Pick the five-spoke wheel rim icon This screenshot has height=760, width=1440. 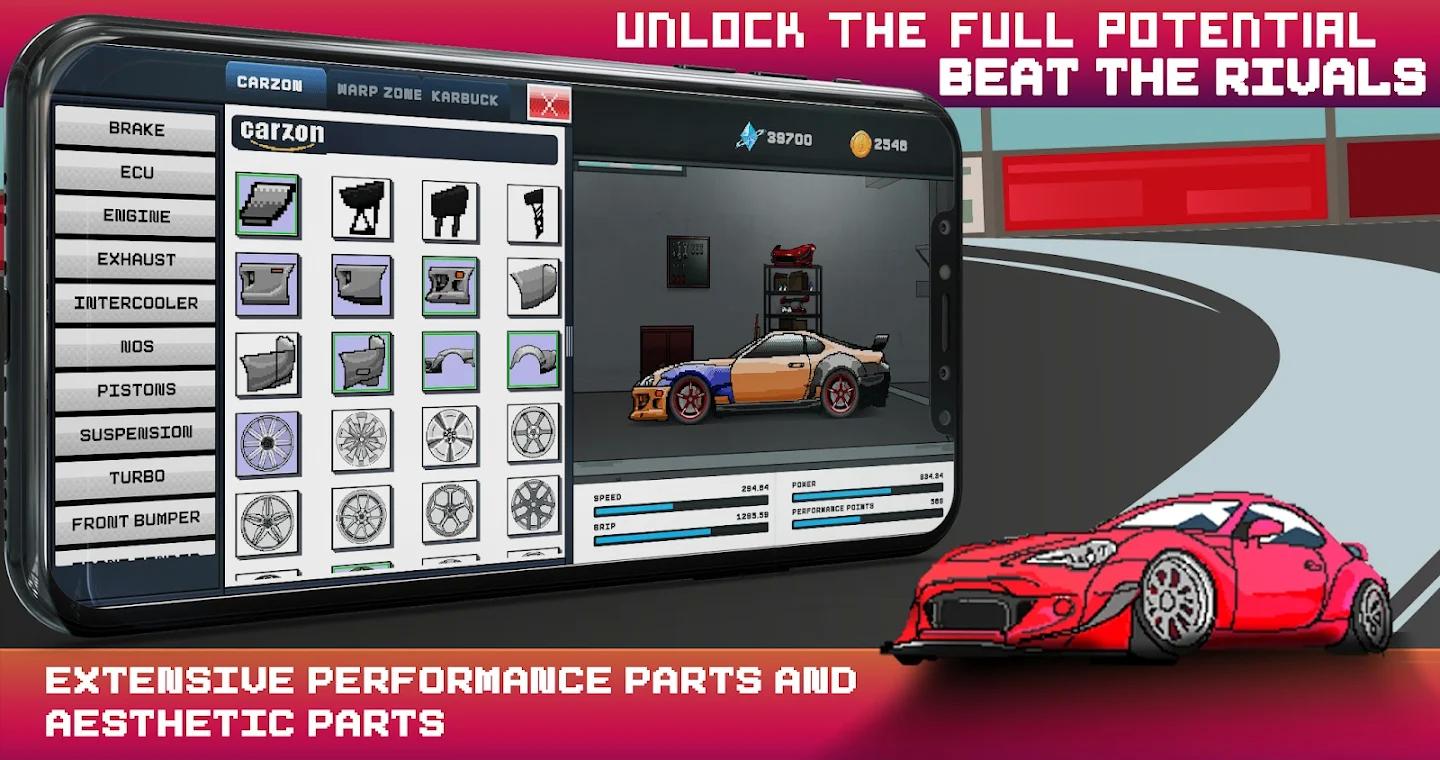[x=266, y=521]
